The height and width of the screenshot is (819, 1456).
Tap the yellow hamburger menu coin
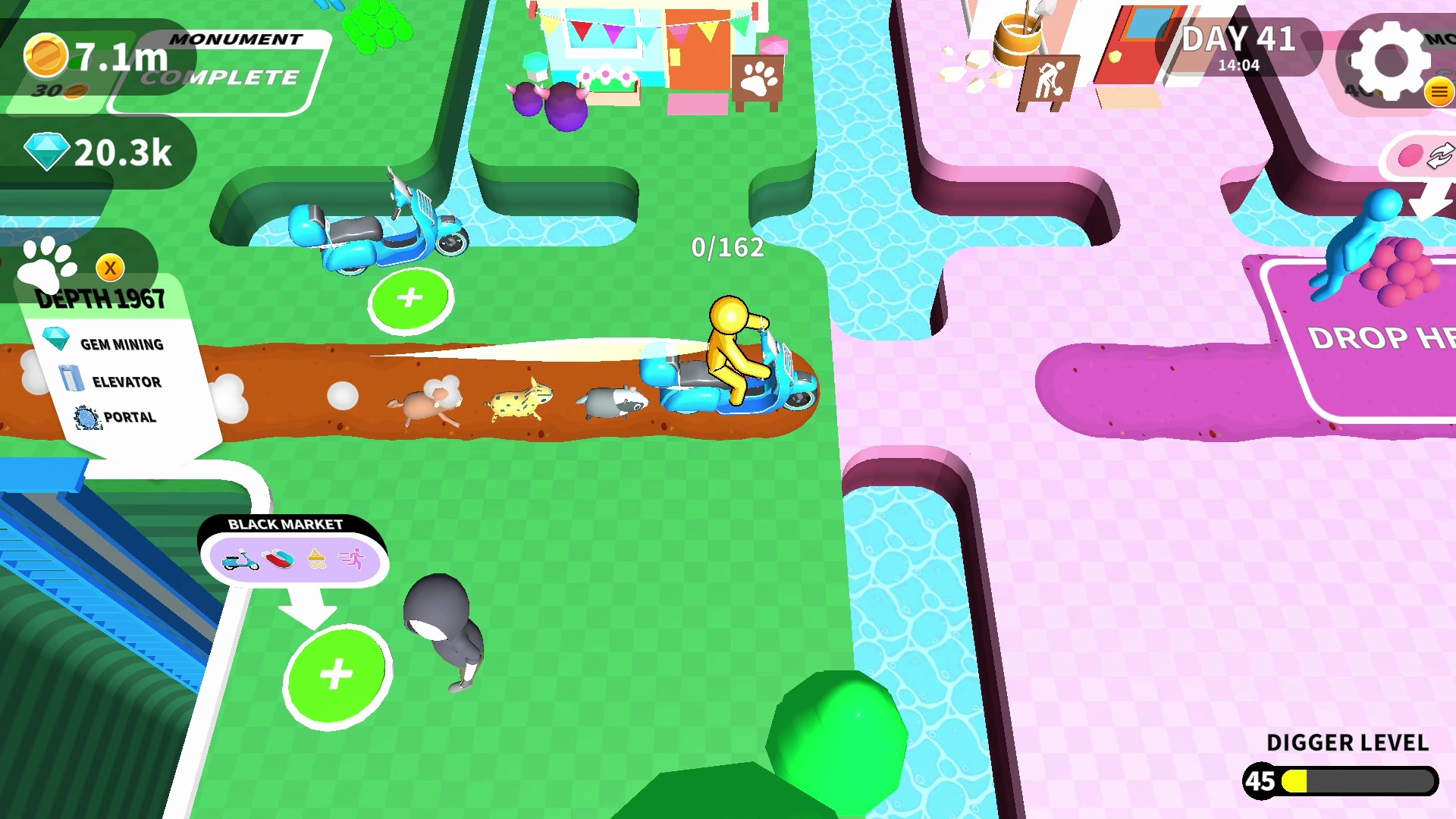pos(1438,93)
